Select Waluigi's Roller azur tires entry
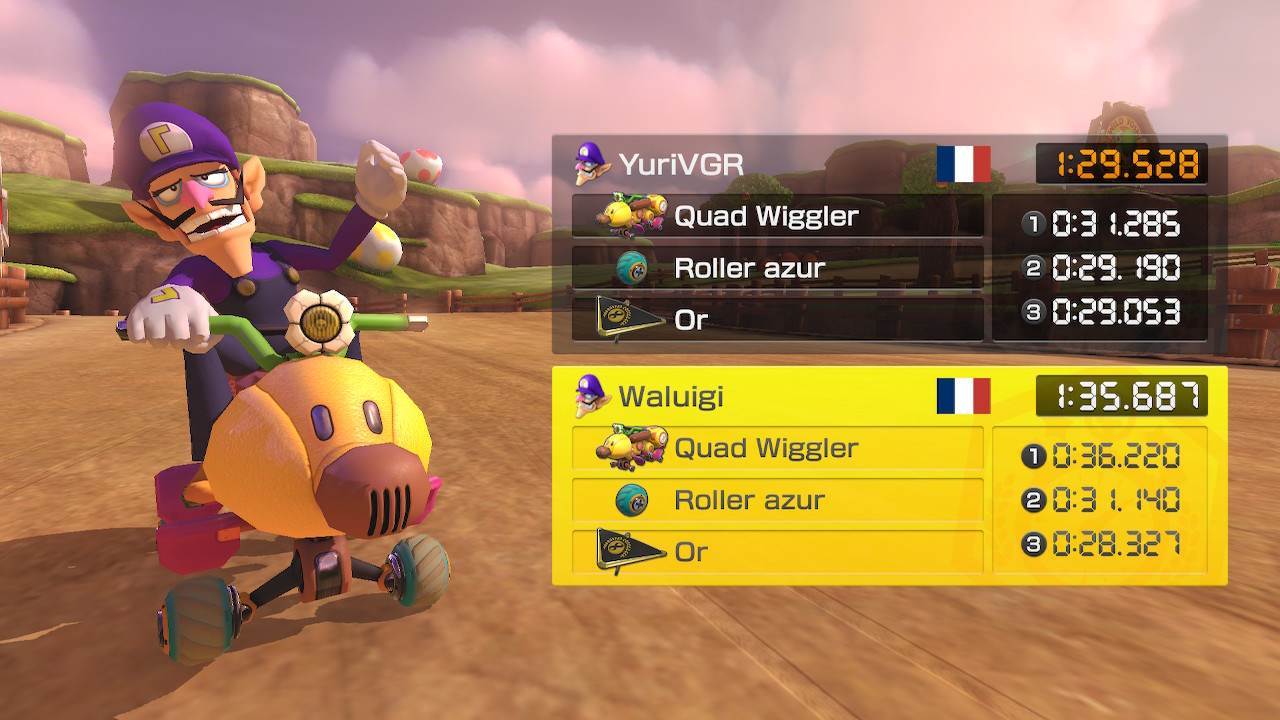1280x720 pixels. (x=777, y=500)
